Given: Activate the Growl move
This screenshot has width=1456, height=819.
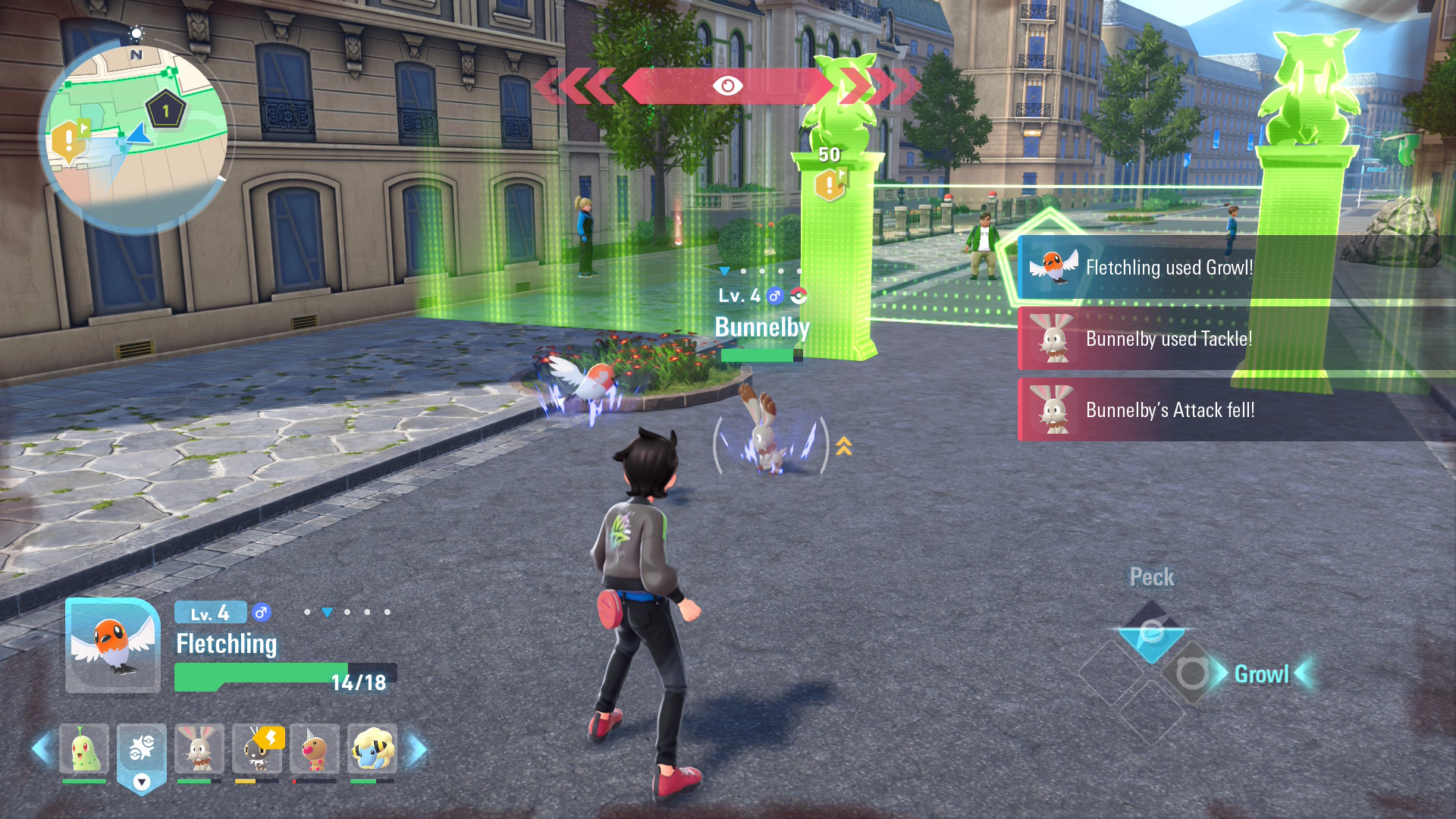Looking at the screenshot, I should pos(1192,673).
